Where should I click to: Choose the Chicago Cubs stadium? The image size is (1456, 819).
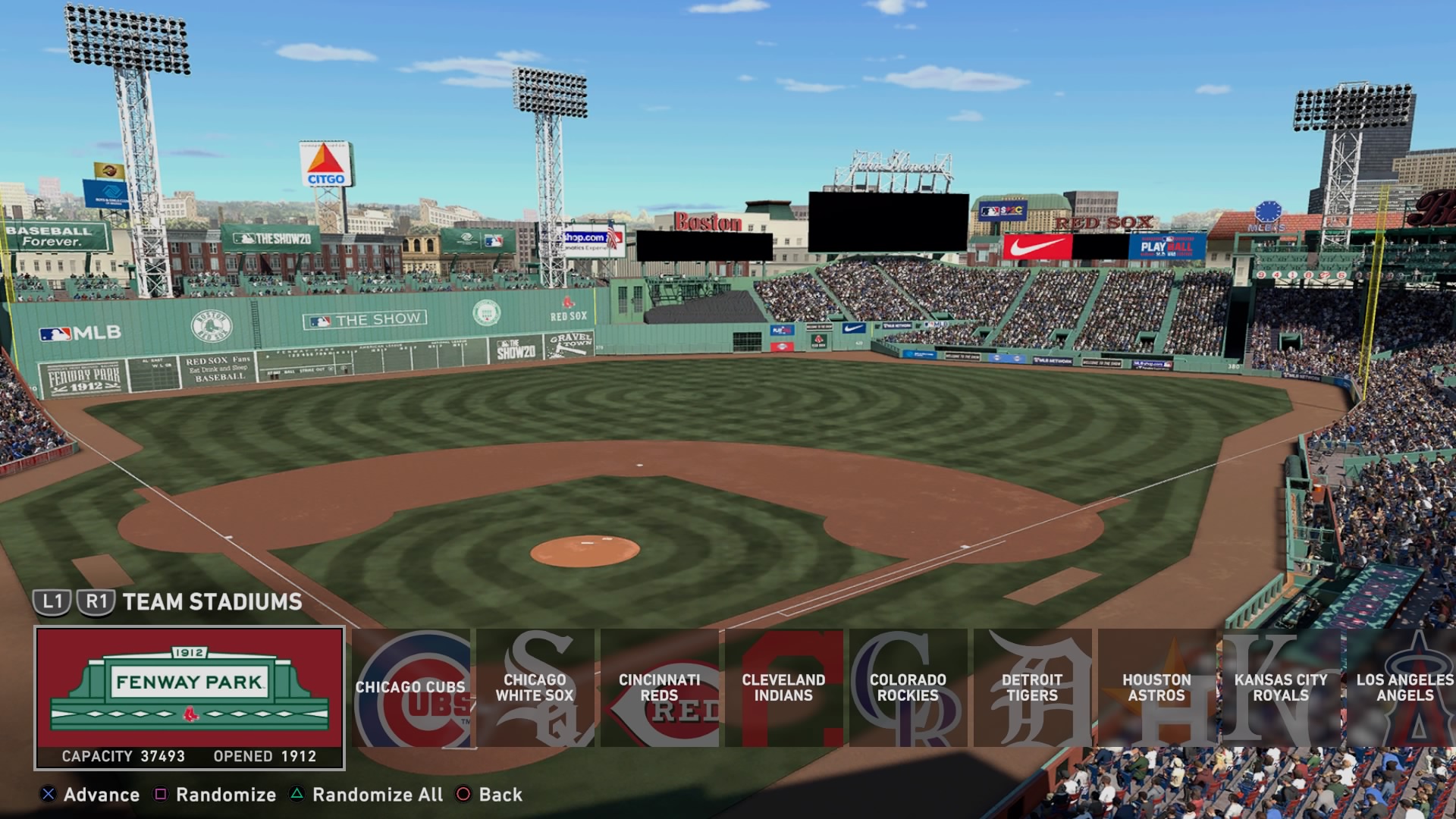(411, 688)
